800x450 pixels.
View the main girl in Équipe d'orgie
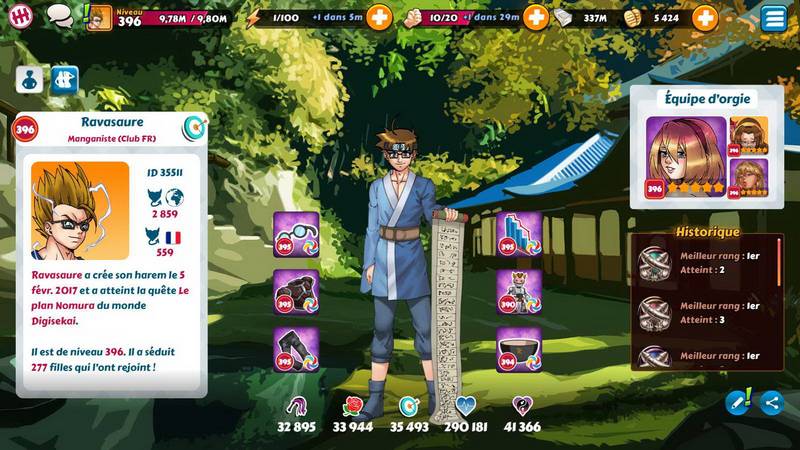coord(685,157)
